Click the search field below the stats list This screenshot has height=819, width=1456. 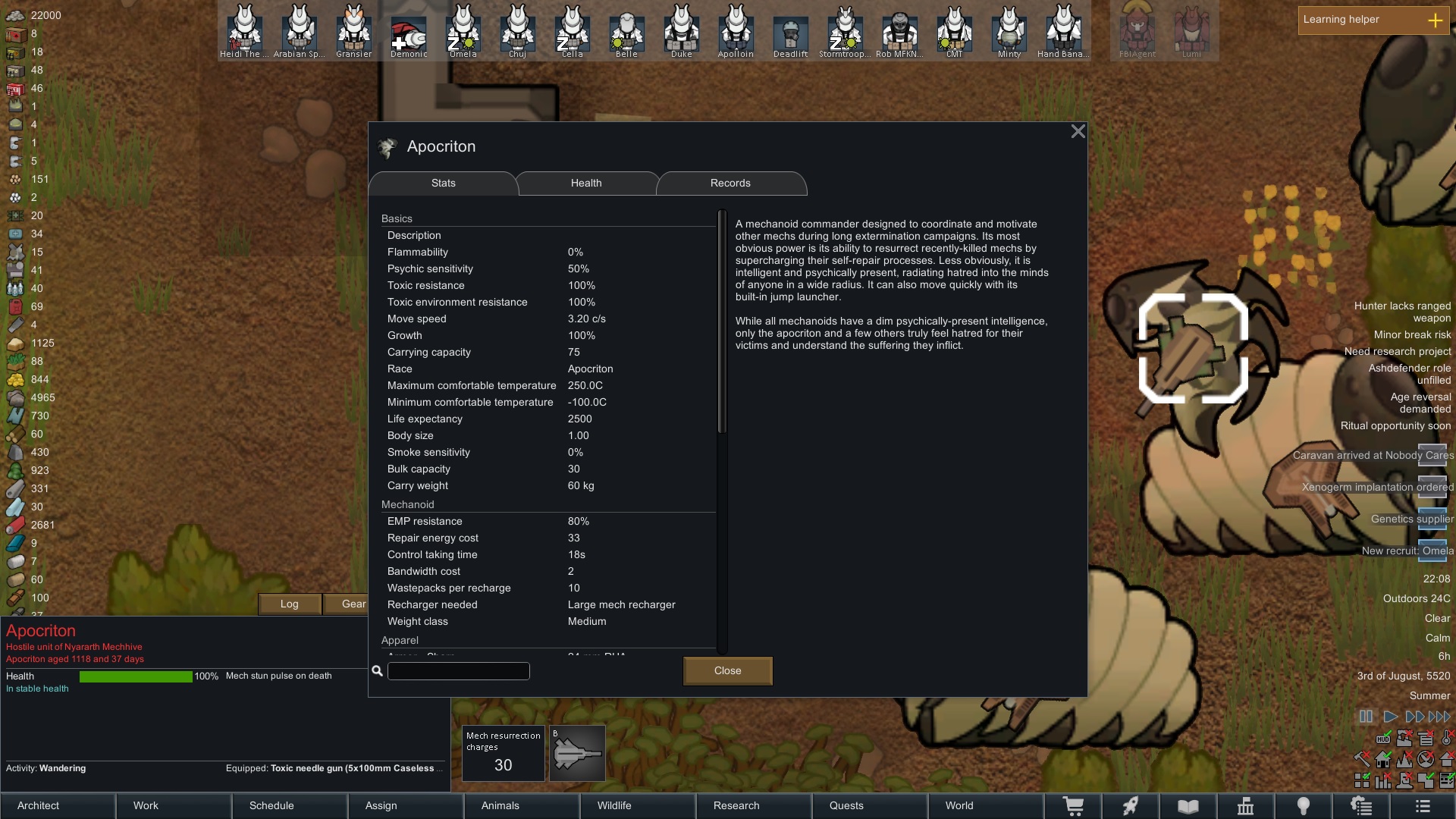pyautogui.click(x=457, y=671)
